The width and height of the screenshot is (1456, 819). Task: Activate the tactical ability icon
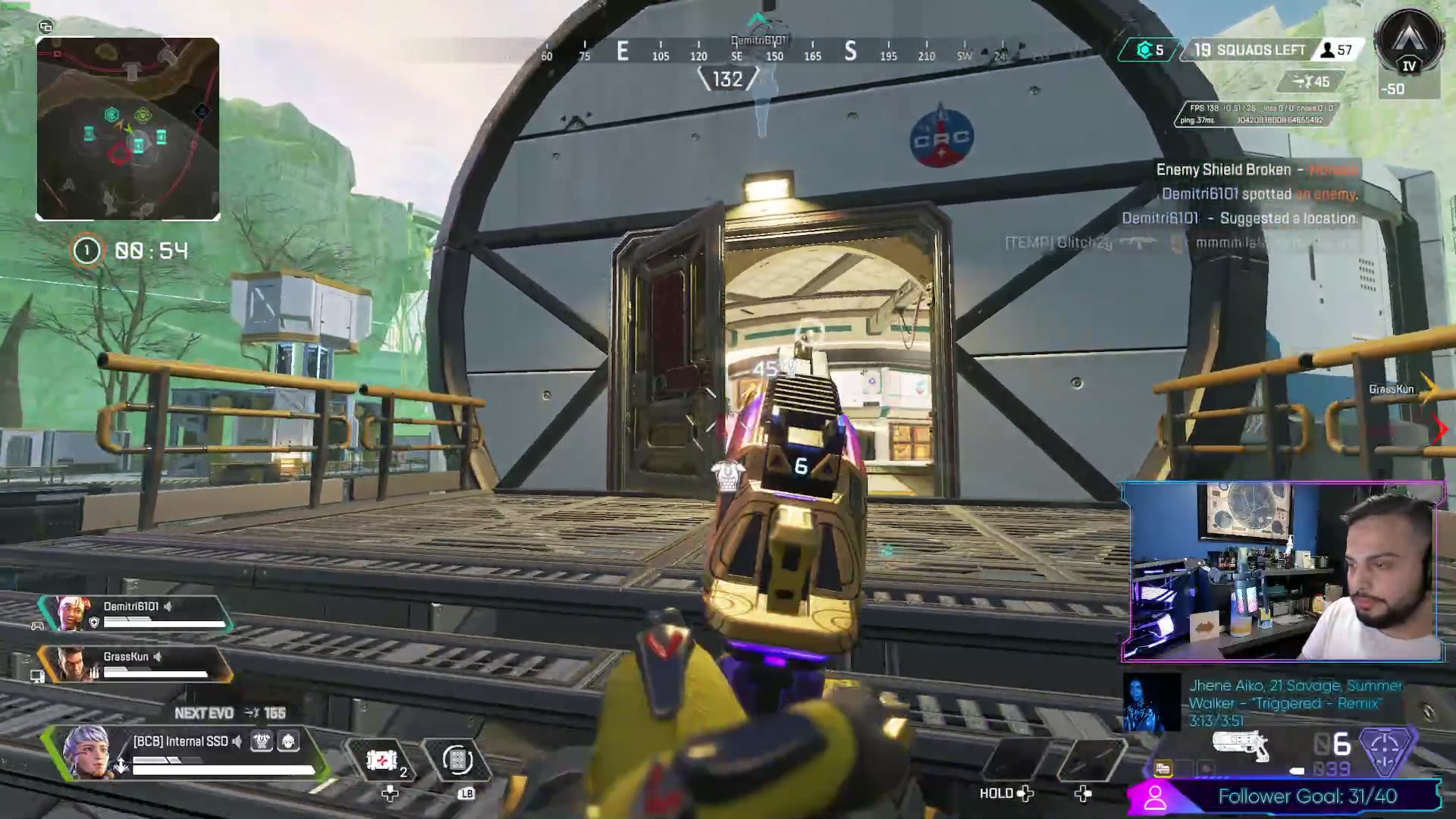pyautogui.click(x=457, y=759)
